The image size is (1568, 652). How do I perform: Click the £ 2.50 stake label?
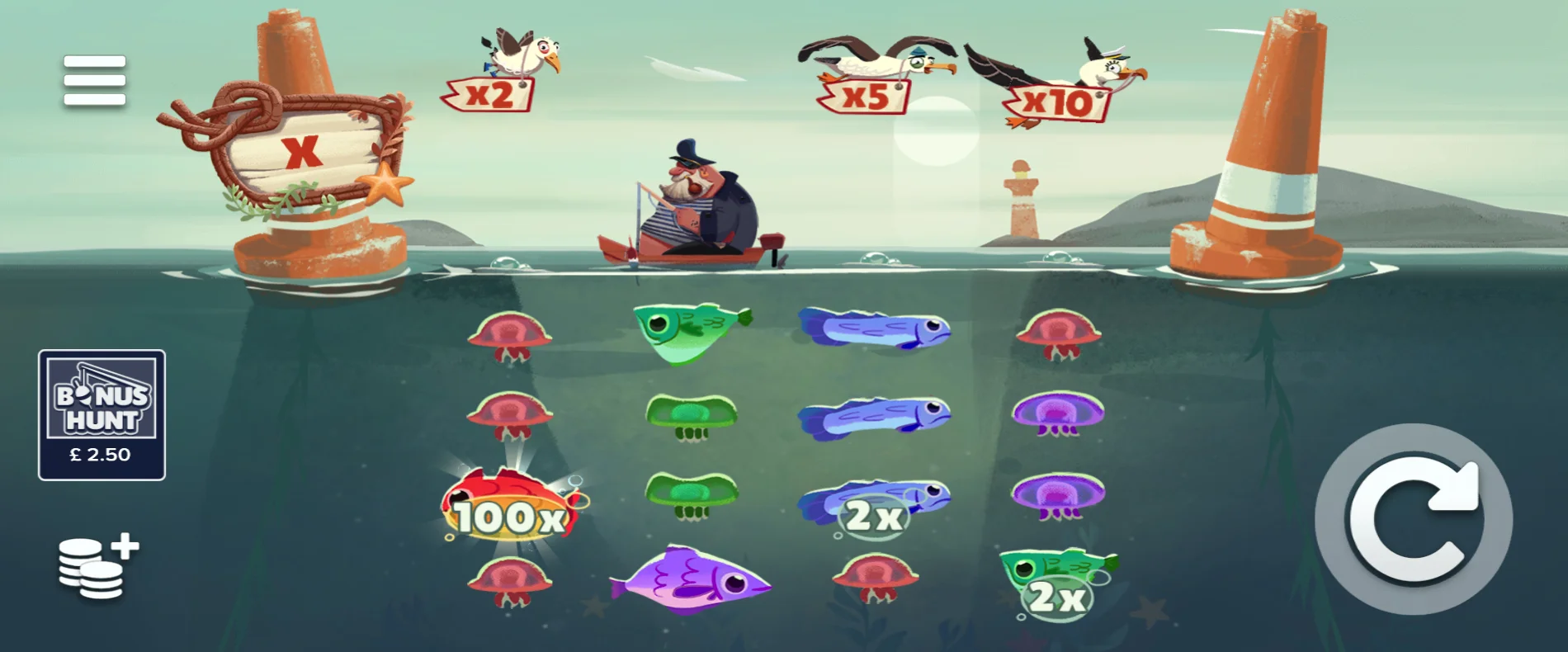point(99,452)
